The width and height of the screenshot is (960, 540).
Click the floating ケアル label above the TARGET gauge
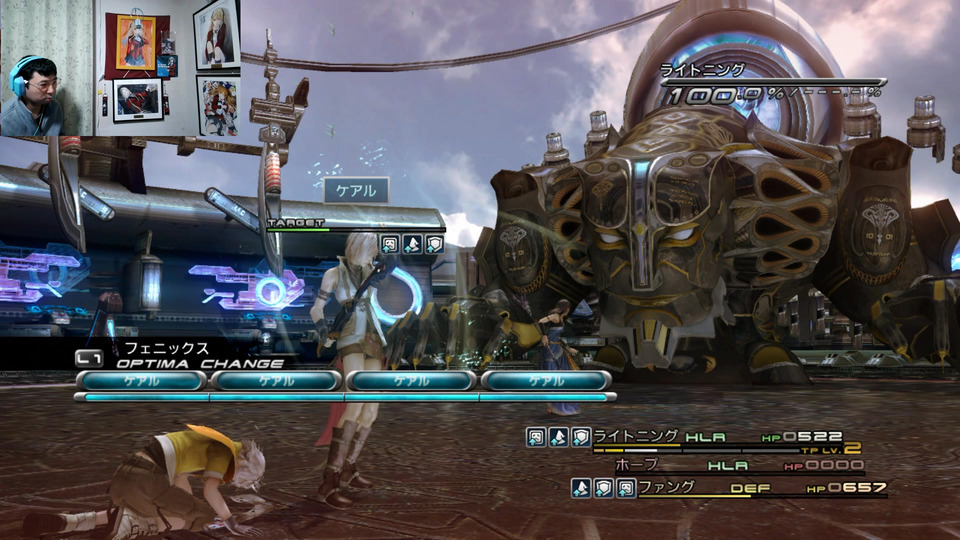356,190
